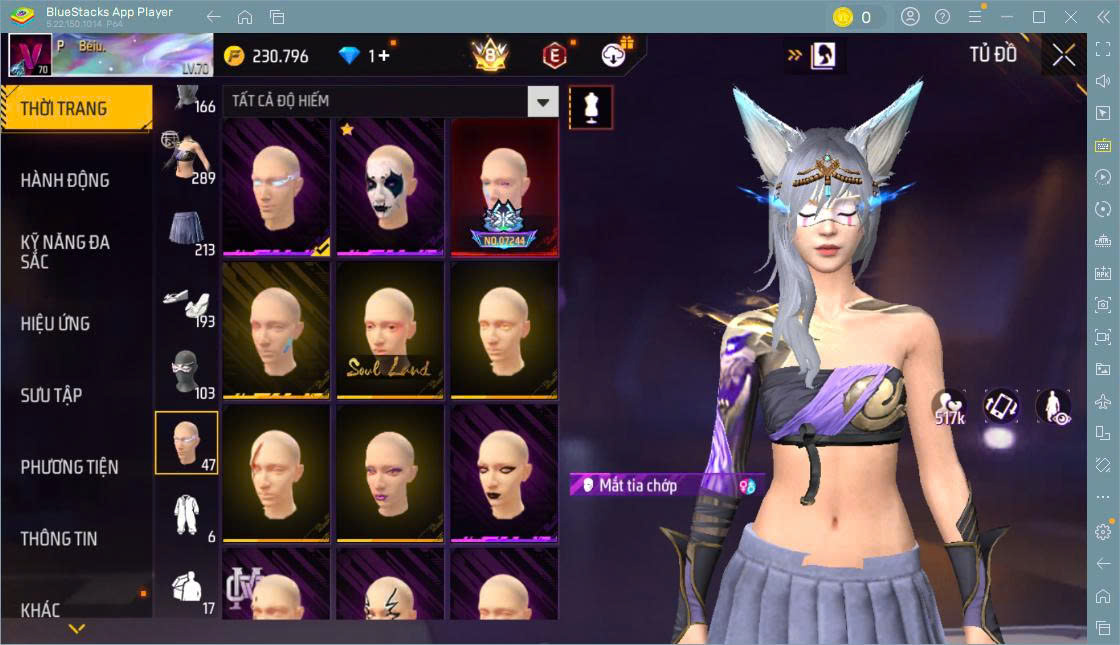
Task: Go to the Phương Tiện tab
Action: point(70,467)
